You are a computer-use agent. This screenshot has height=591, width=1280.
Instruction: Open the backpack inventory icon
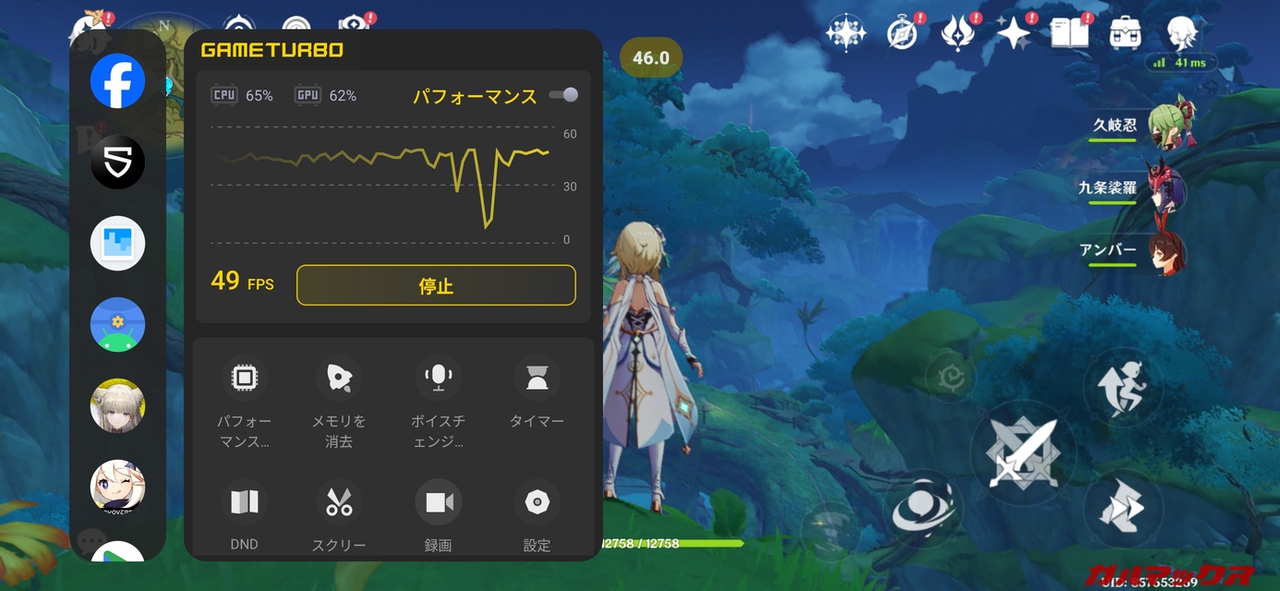[1126, 33]
